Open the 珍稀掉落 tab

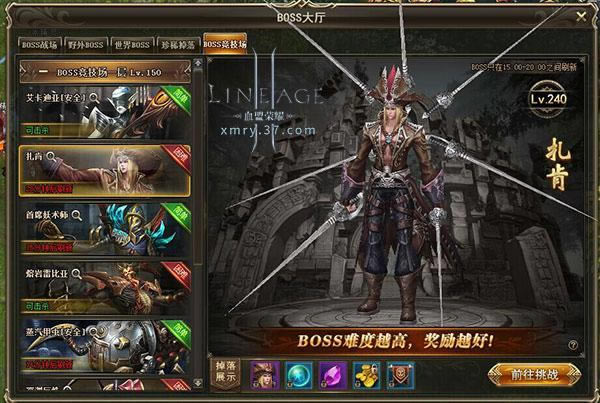pos(177,45)
